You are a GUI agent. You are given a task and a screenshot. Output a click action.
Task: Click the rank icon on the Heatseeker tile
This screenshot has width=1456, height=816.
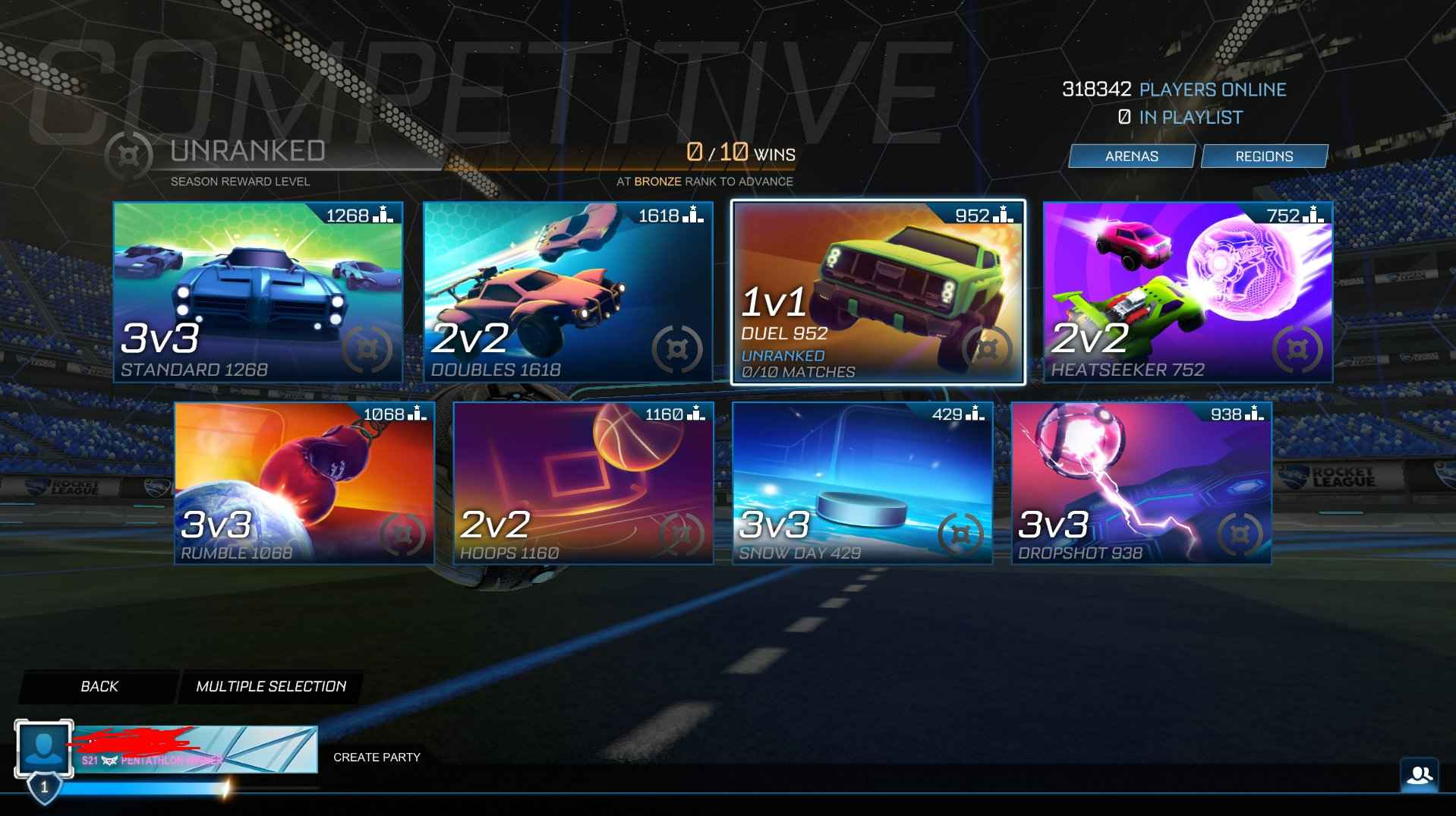(x=1312, y=215)
